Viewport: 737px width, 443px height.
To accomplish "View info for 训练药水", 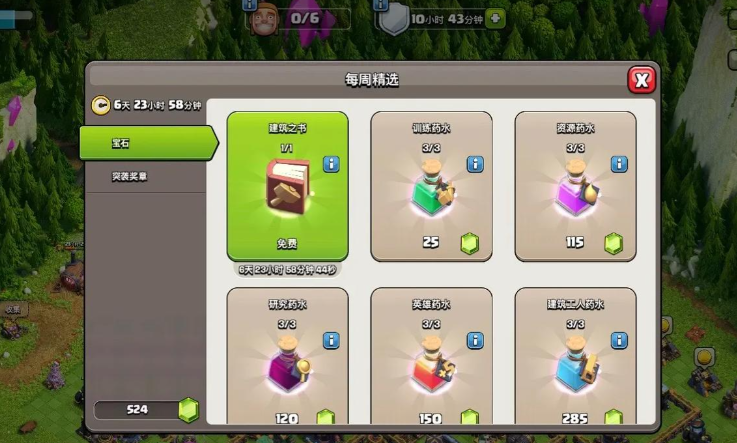I will (475, 164).
